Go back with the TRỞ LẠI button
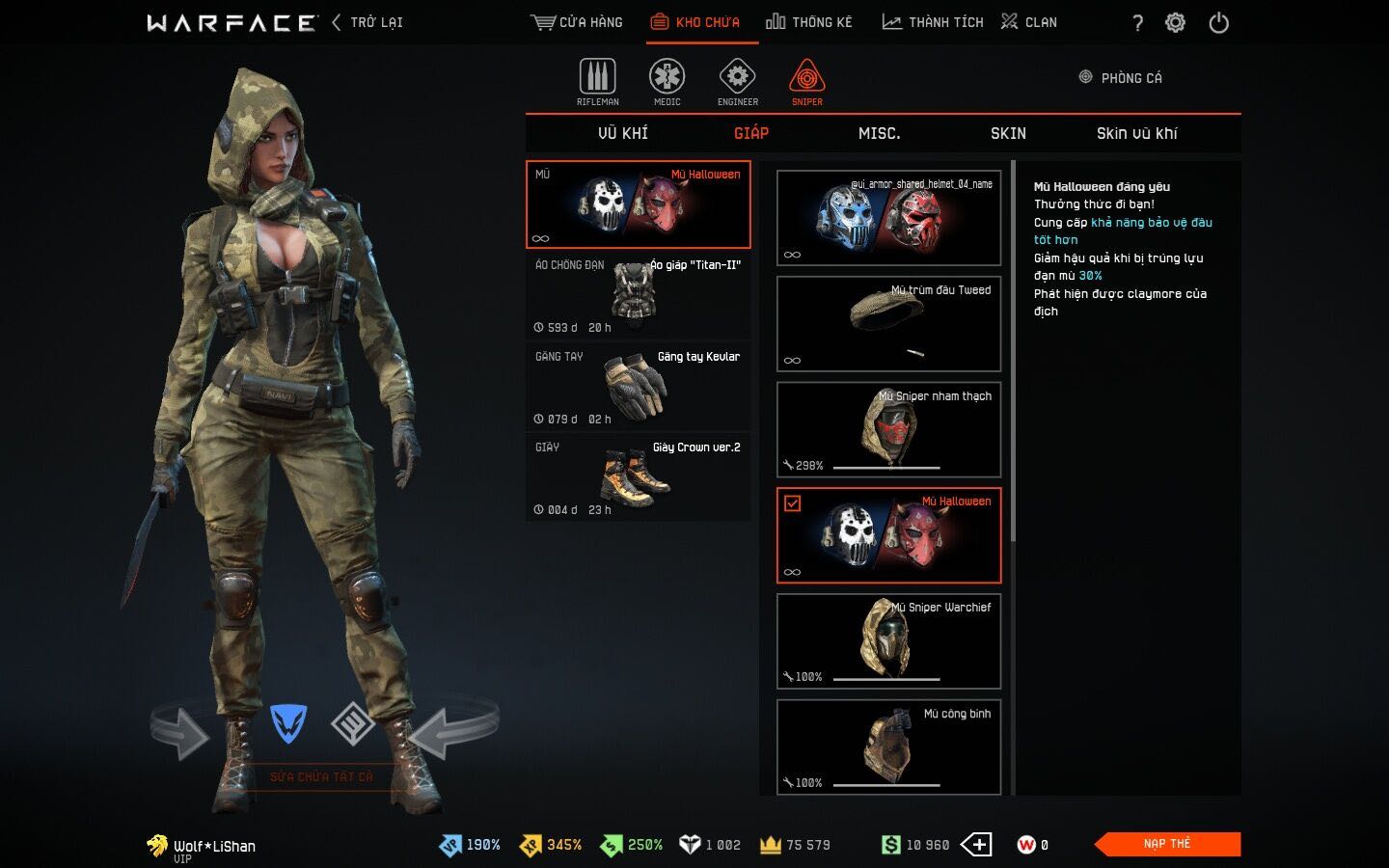 pos(368,22)
